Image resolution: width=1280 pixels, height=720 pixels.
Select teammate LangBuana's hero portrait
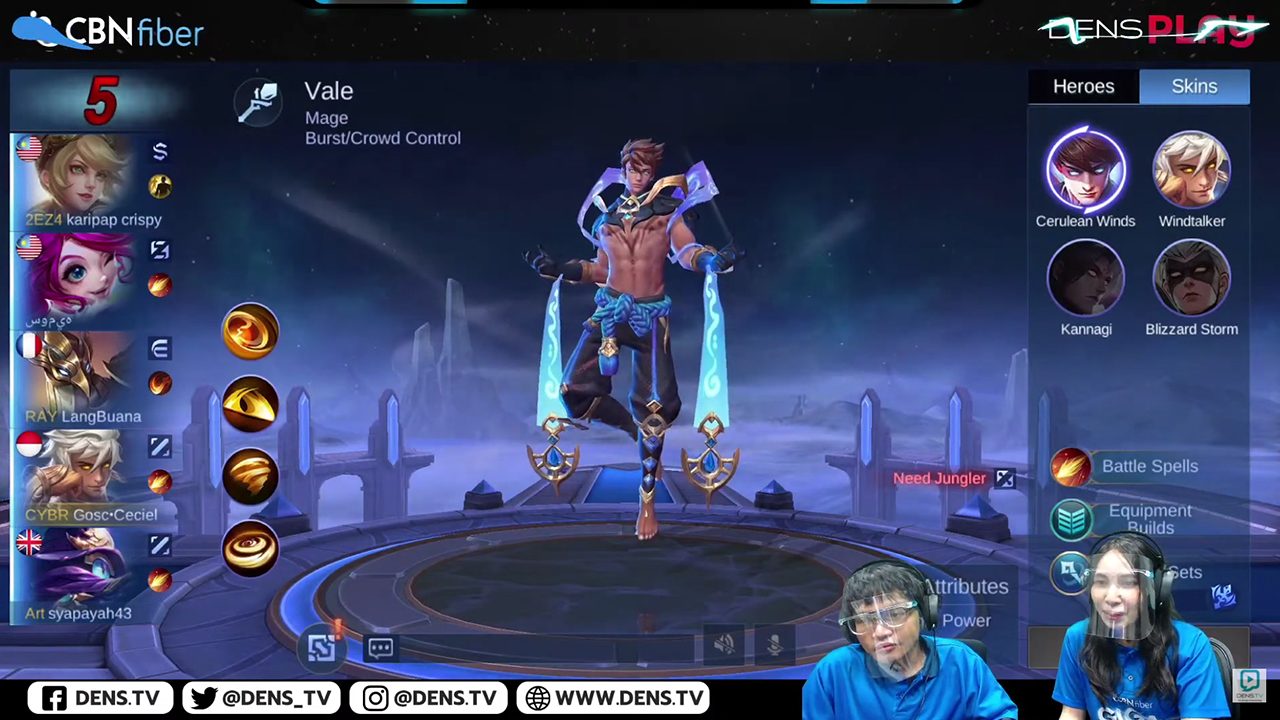pos(78,375)
